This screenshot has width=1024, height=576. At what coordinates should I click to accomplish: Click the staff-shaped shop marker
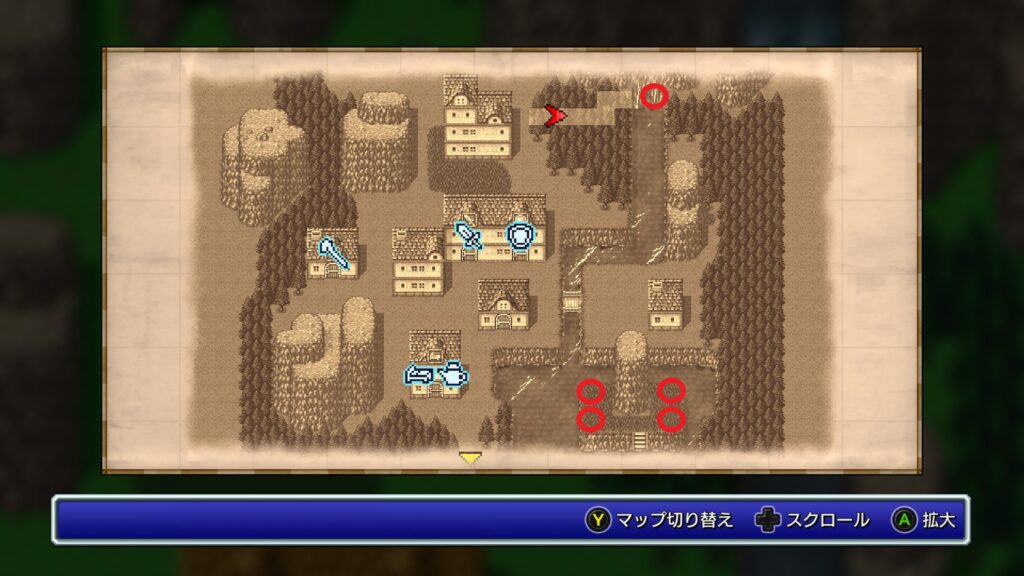(x=334, y=252)
